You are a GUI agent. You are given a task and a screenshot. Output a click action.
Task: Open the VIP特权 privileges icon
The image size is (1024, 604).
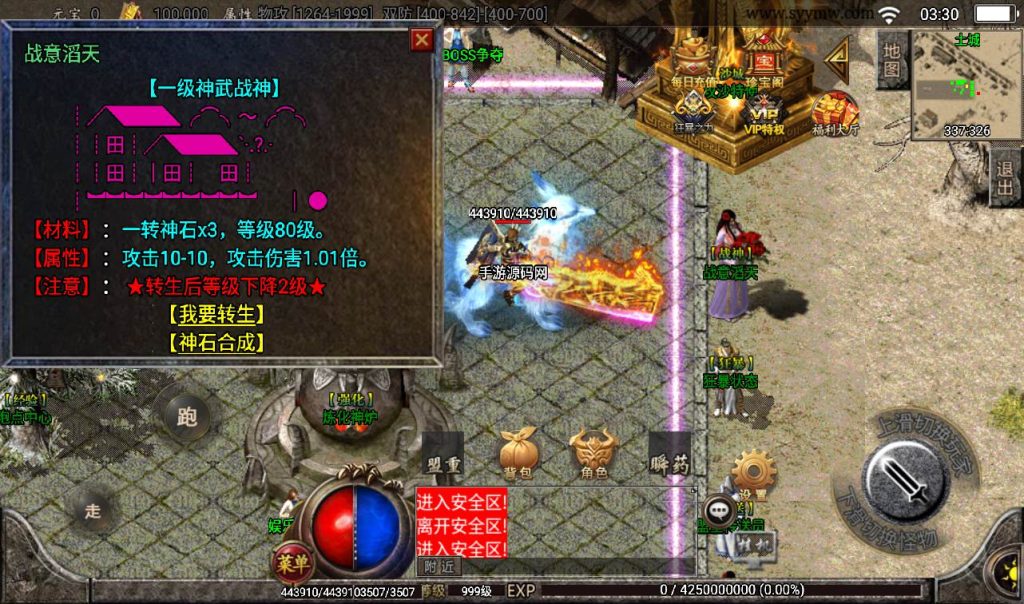[762, 112]
